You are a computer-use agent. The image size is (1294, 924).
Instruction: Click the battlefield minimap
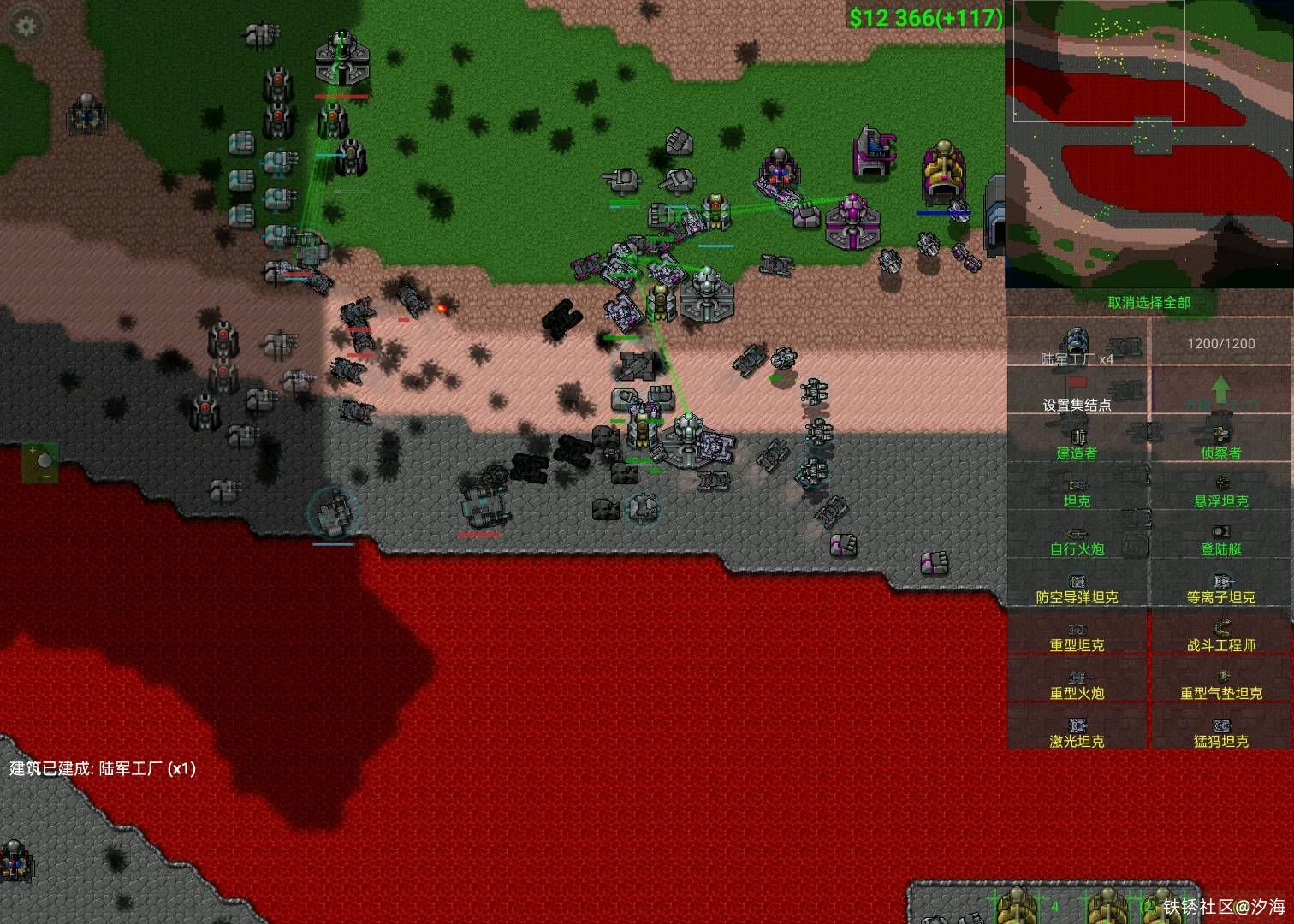click(x=1149, y=144)
